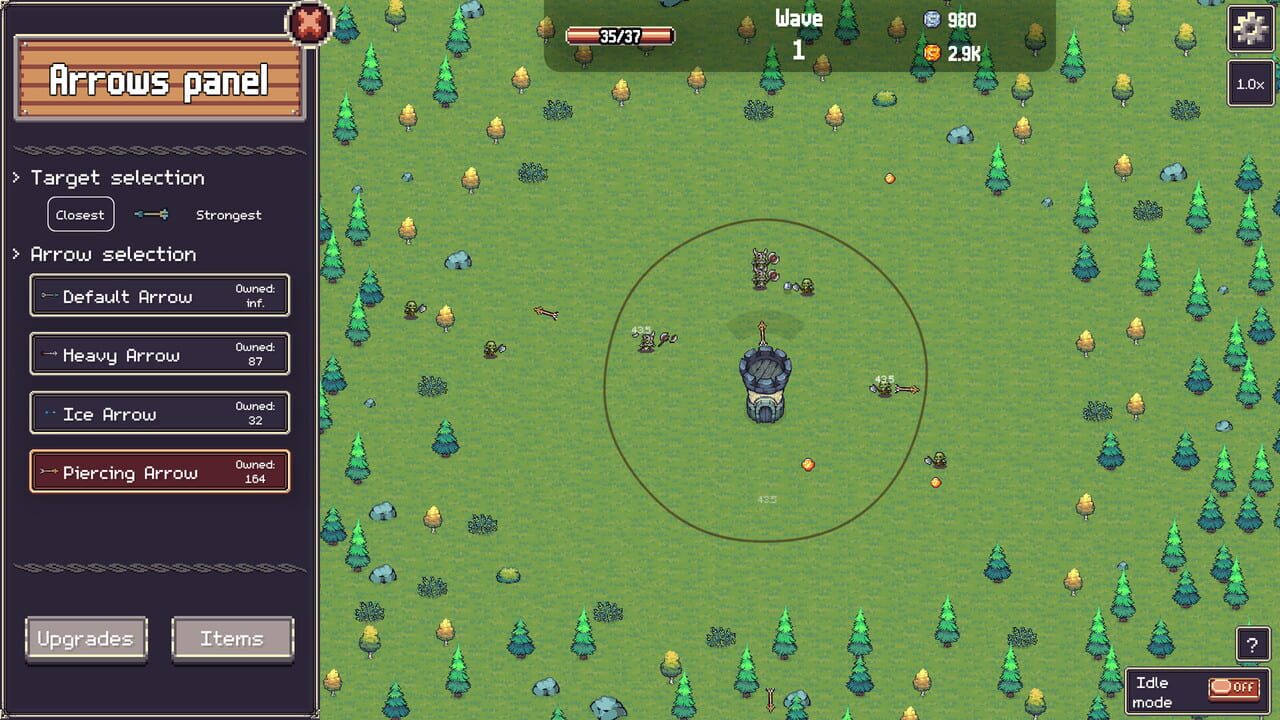The height and width of the screenshot is (720, 1280).
Task: Turn on Idle mode
Action: pyautogui.click(x=1234, y=687)
